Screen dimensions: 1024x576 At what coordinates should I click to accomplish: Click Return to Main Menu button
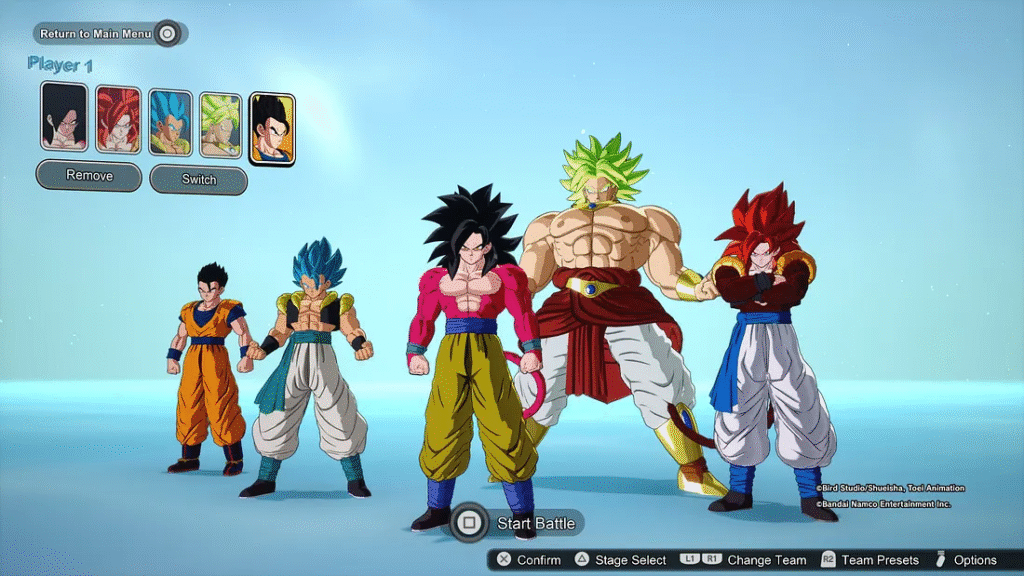coord(109,34)
